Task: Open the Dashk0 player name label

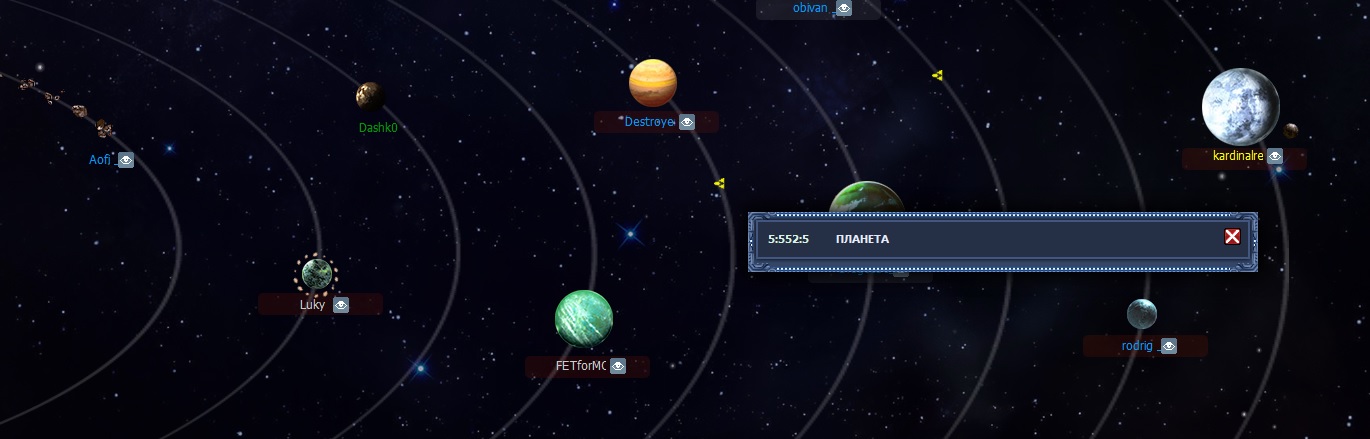Action: (378, 128)
